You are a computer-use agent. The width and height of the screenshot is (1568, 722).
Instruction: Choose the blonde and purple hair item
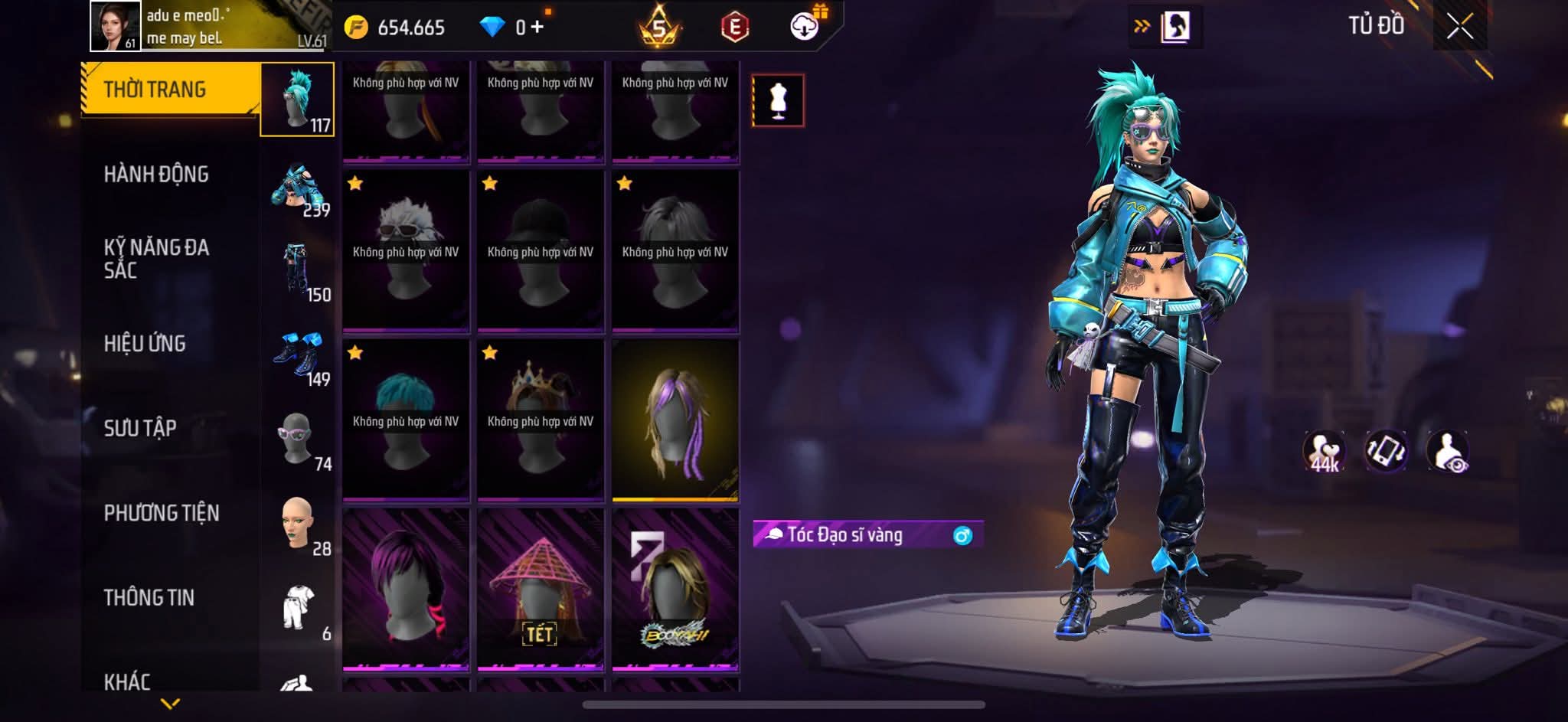tap(675, 420)
